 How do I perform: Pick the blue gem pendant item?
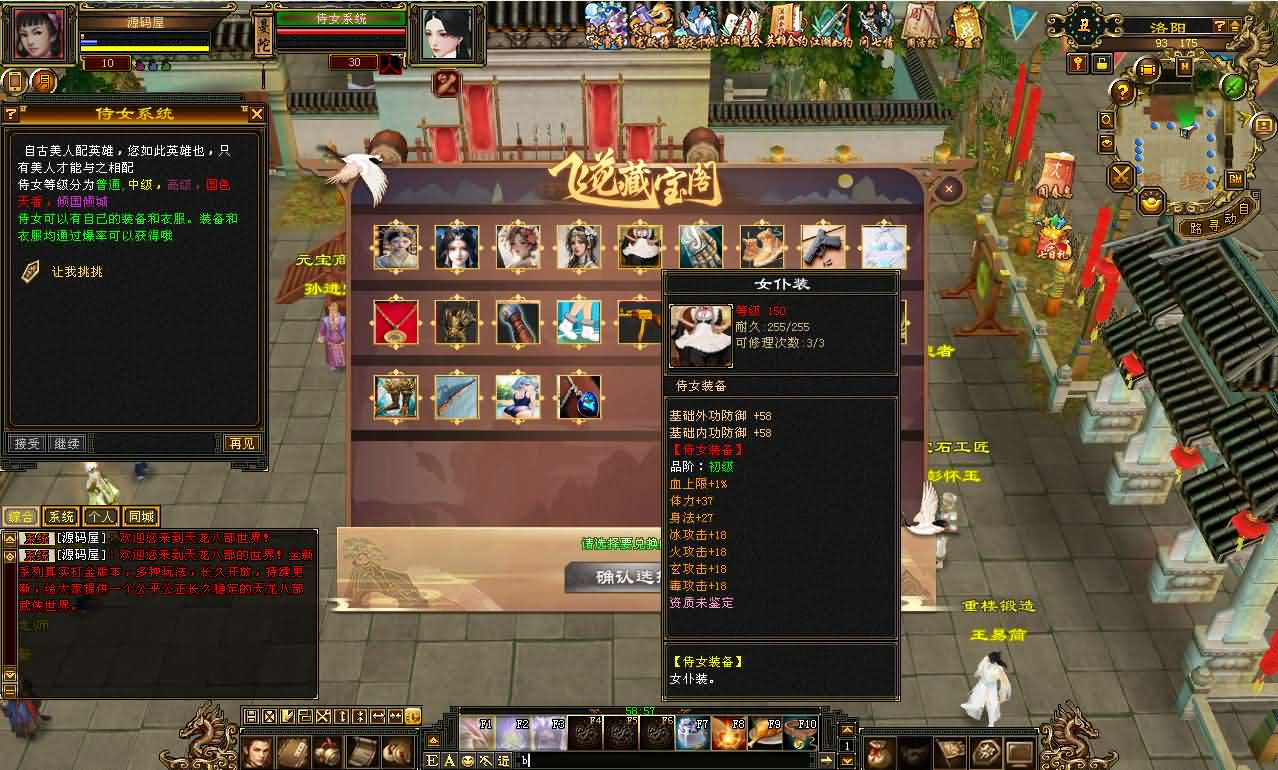578,397
